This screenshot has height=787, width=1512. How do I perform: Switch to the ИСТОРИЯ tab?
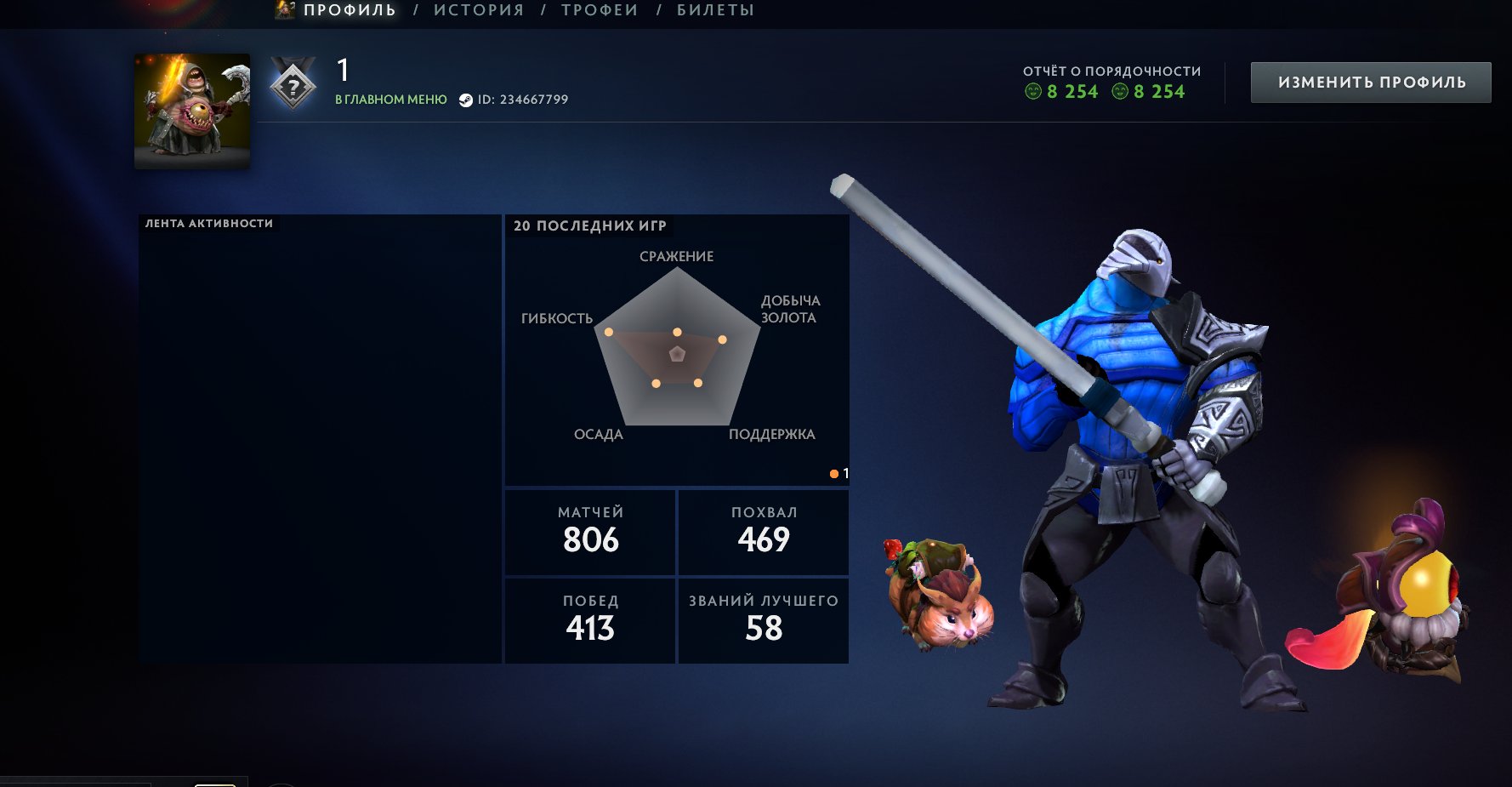[x=479, y=10]
